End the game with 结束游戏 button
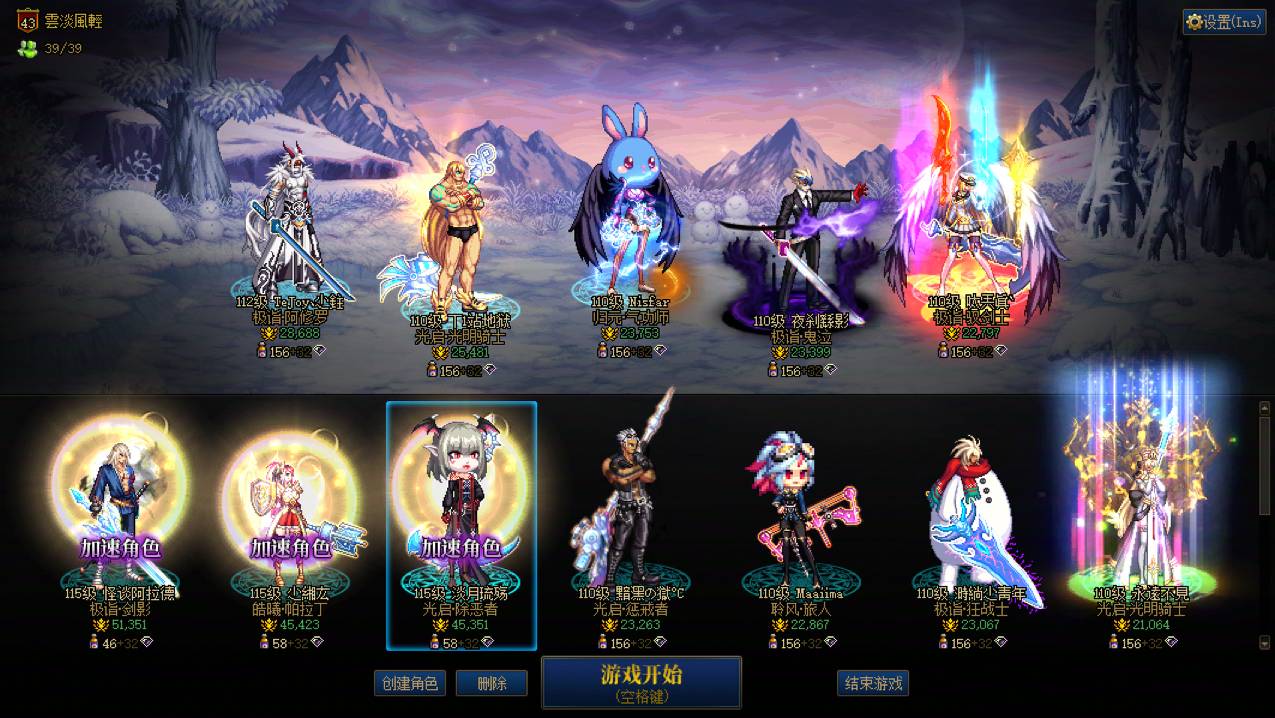Viewport: 1275px width, 718px height. click(x=873, y=683)
